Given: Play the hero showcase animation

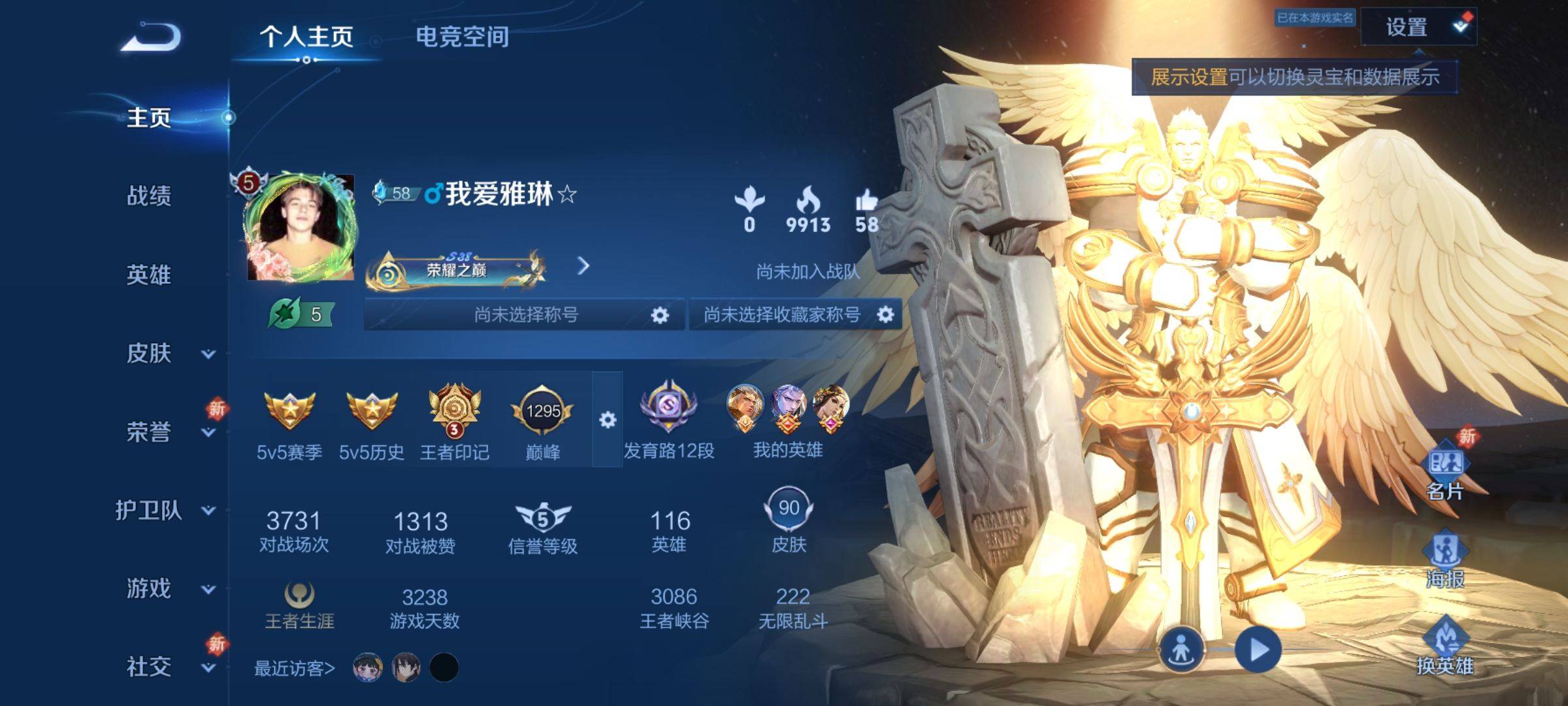Looking at the screenshot, I should coord(1258,650).
